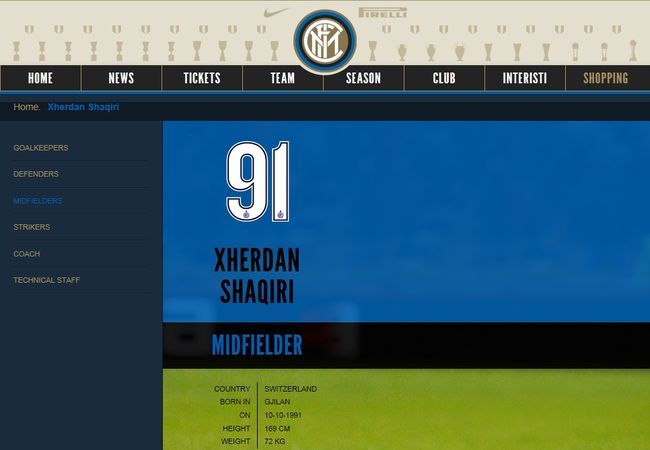The width and height of the screenshot is (650, 450).
Task: Show the Goalkeepers list
Action: [x=41, y=148]
